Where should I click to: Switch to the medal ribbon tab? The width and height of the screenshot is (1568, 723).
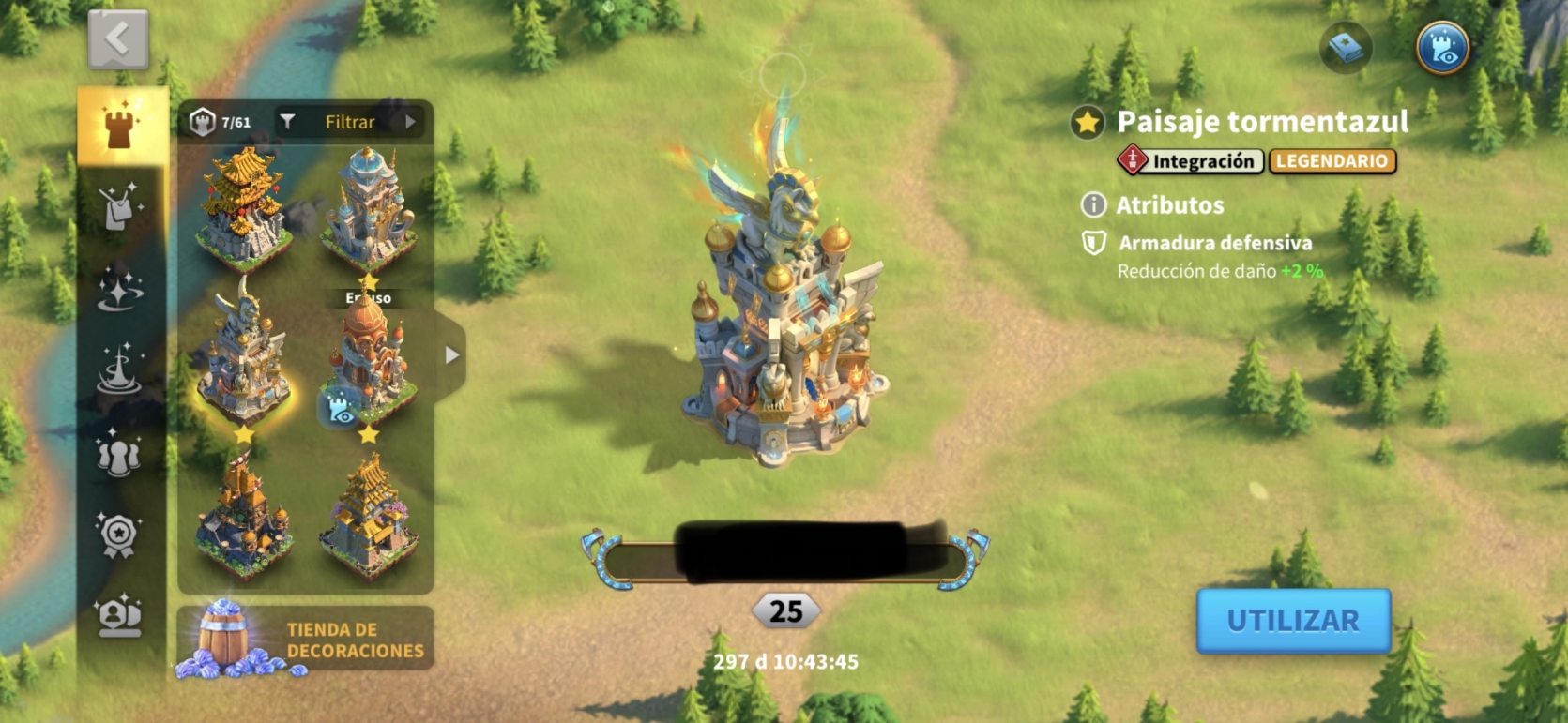click(x=119, y=535)
